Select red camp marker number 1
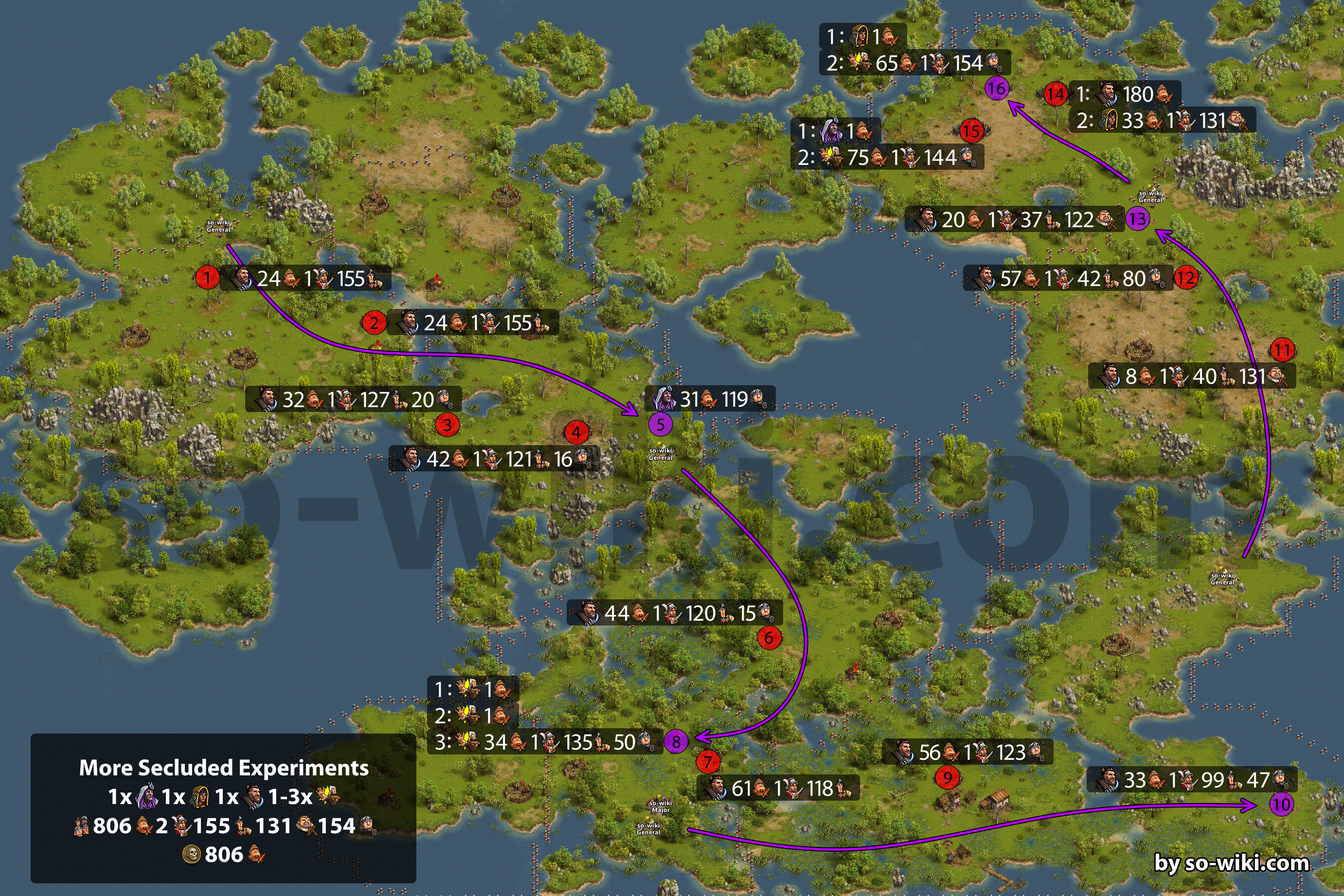This screenshot has width=1344, height=896. (x=207, y=278)
